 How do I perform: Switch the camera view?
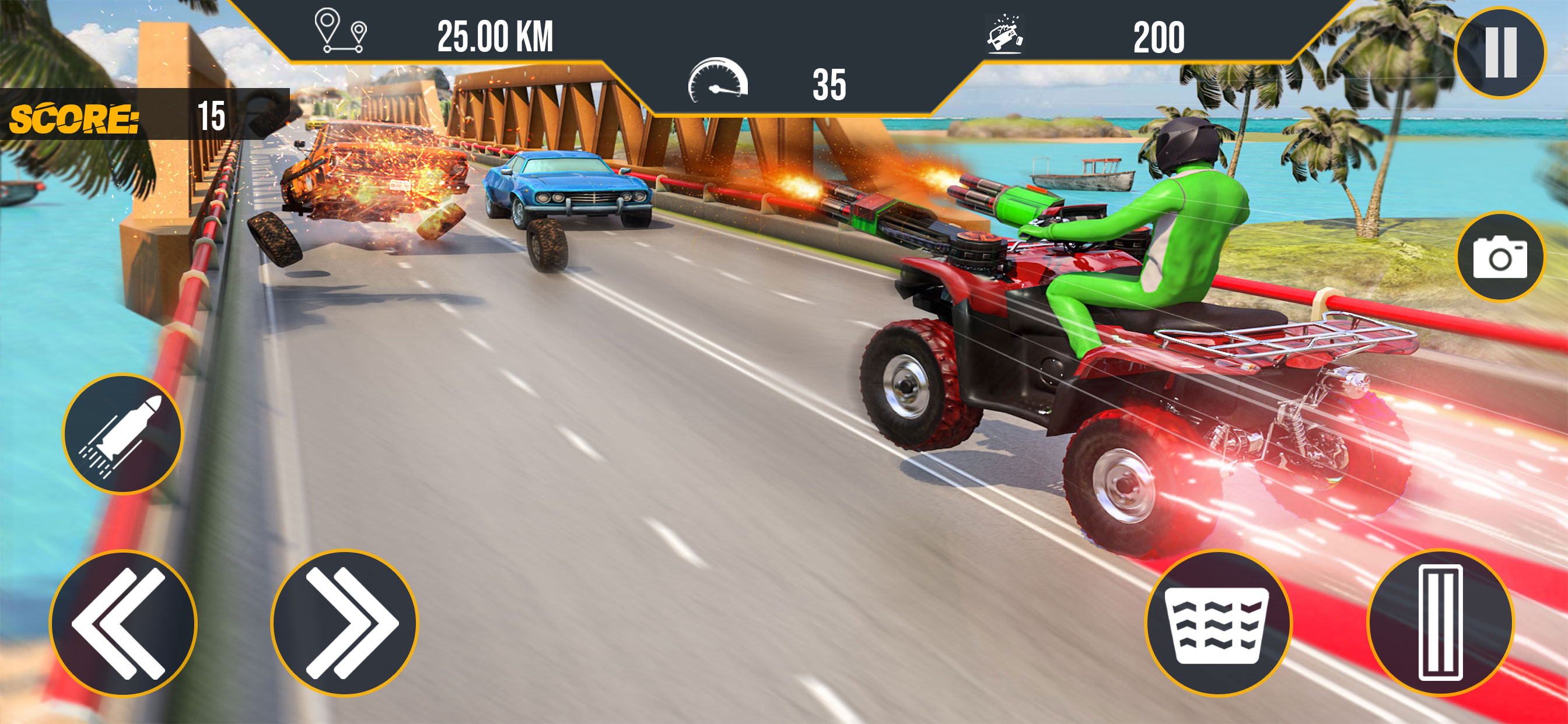click(1500, 256)
